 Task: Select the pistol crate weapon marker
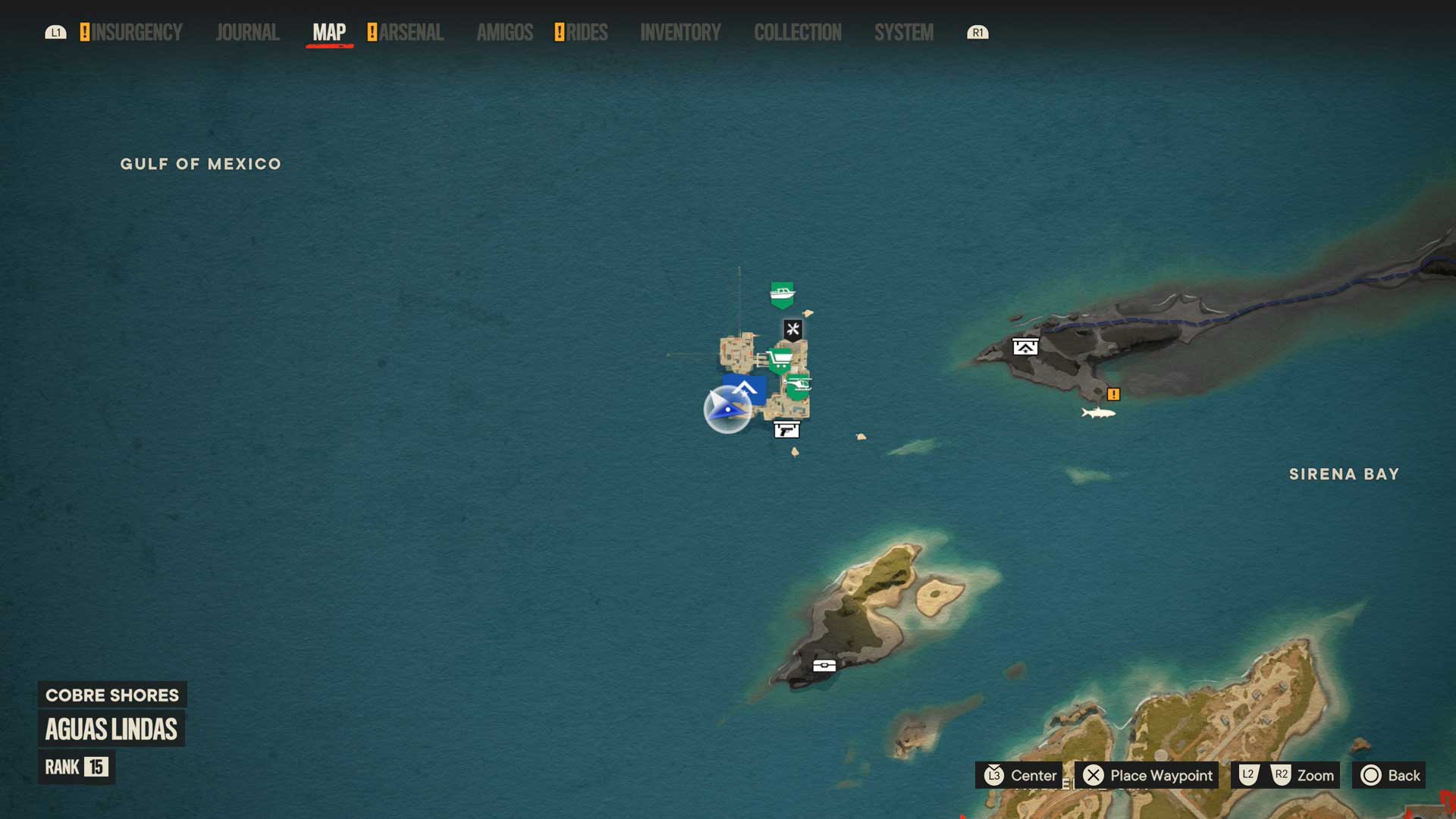click(786, 430)
